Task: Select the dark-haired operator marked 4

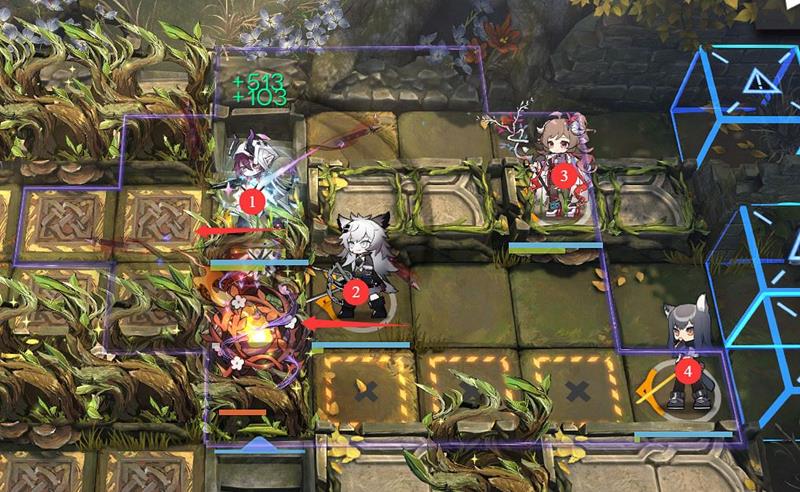Action: coord(687,360)
